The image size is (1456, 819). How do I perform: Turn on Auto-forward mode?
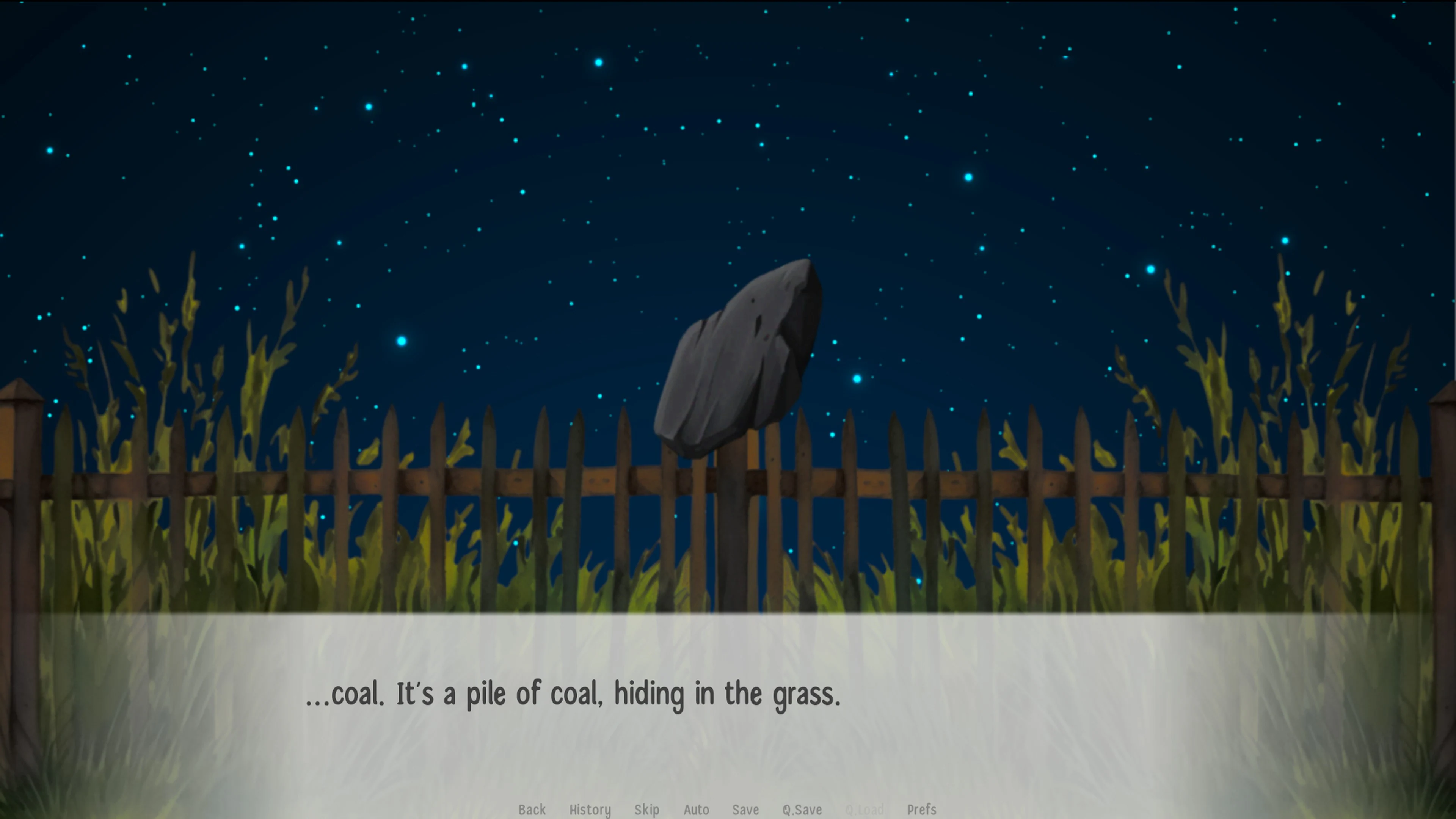click(x=696, y=810)
